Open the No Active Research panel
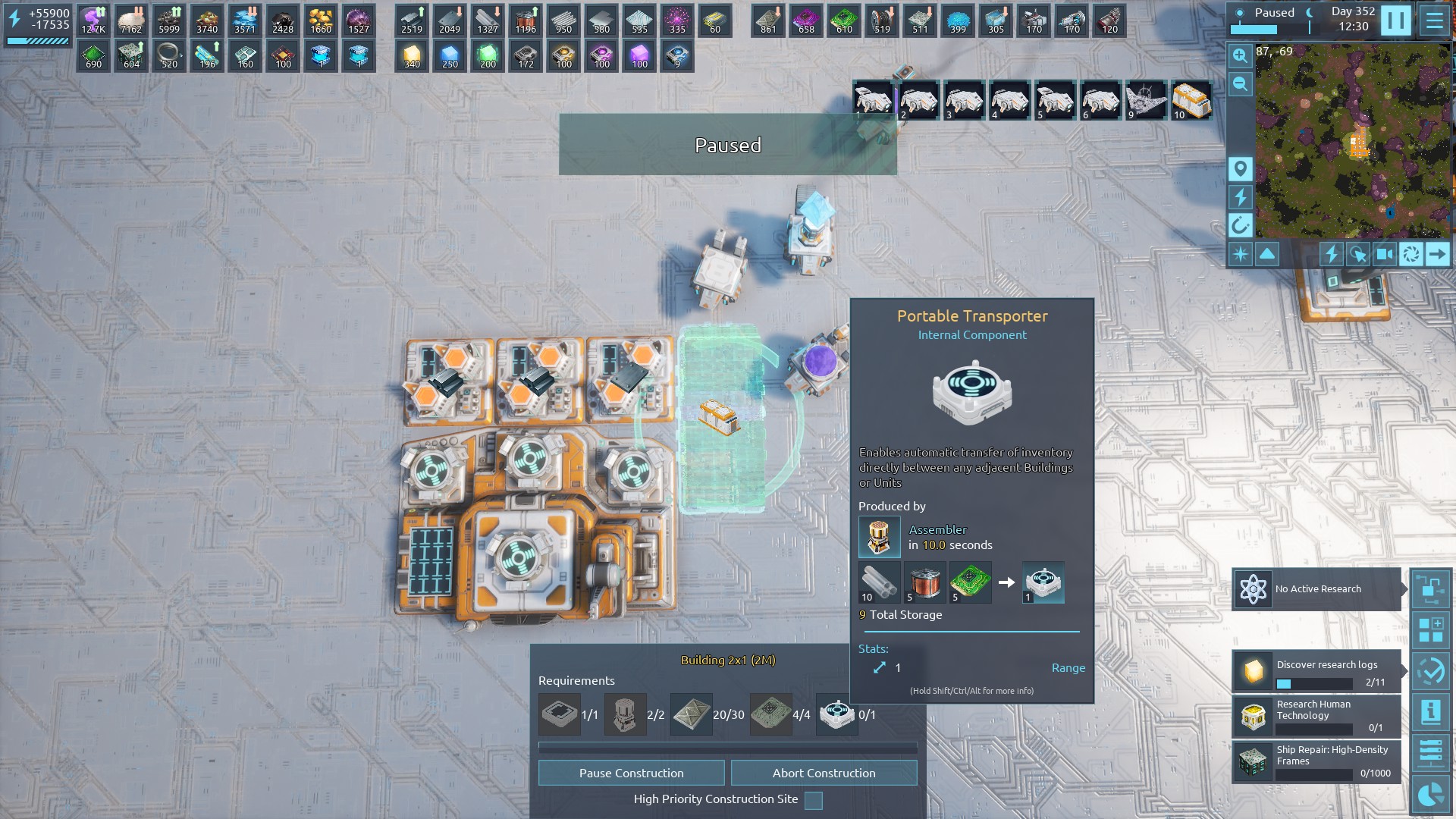Screen dimensions: 1456x819 click(x=1317, y=589)
